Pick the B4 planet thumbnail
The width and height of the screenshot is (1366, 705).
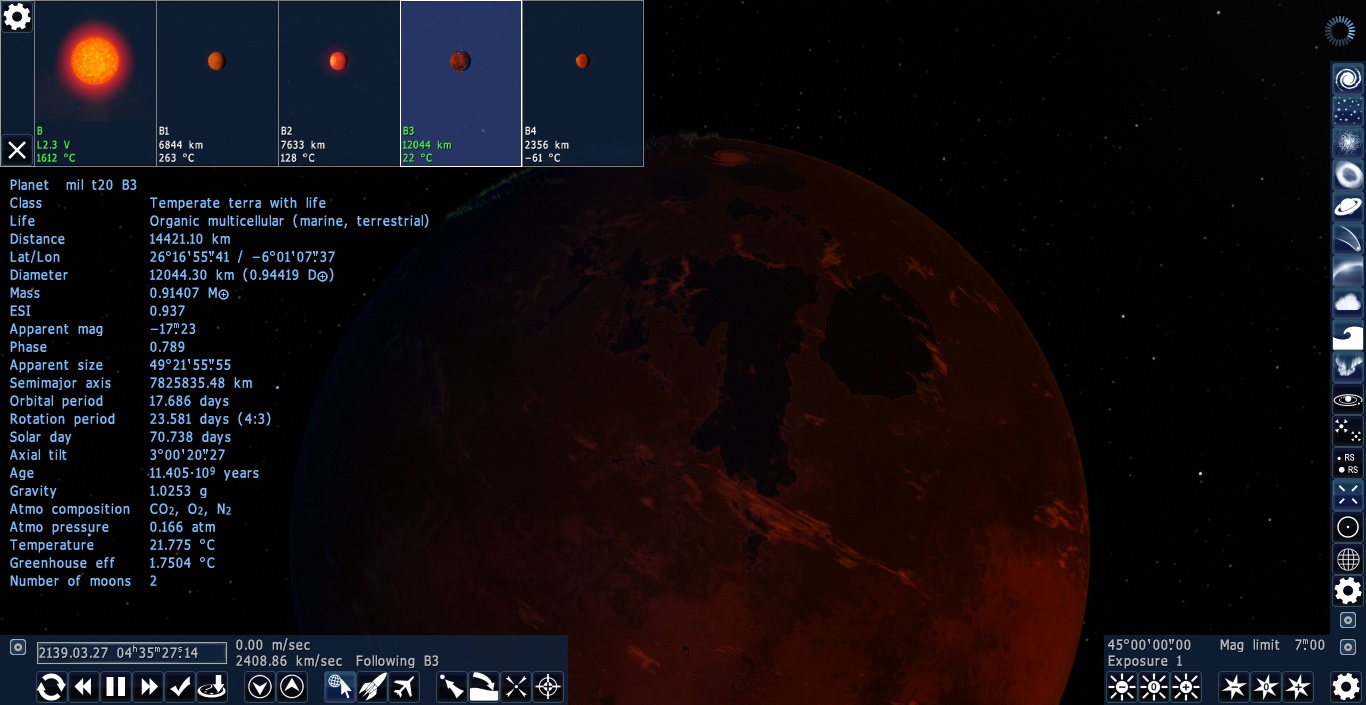tap(582, 83)
